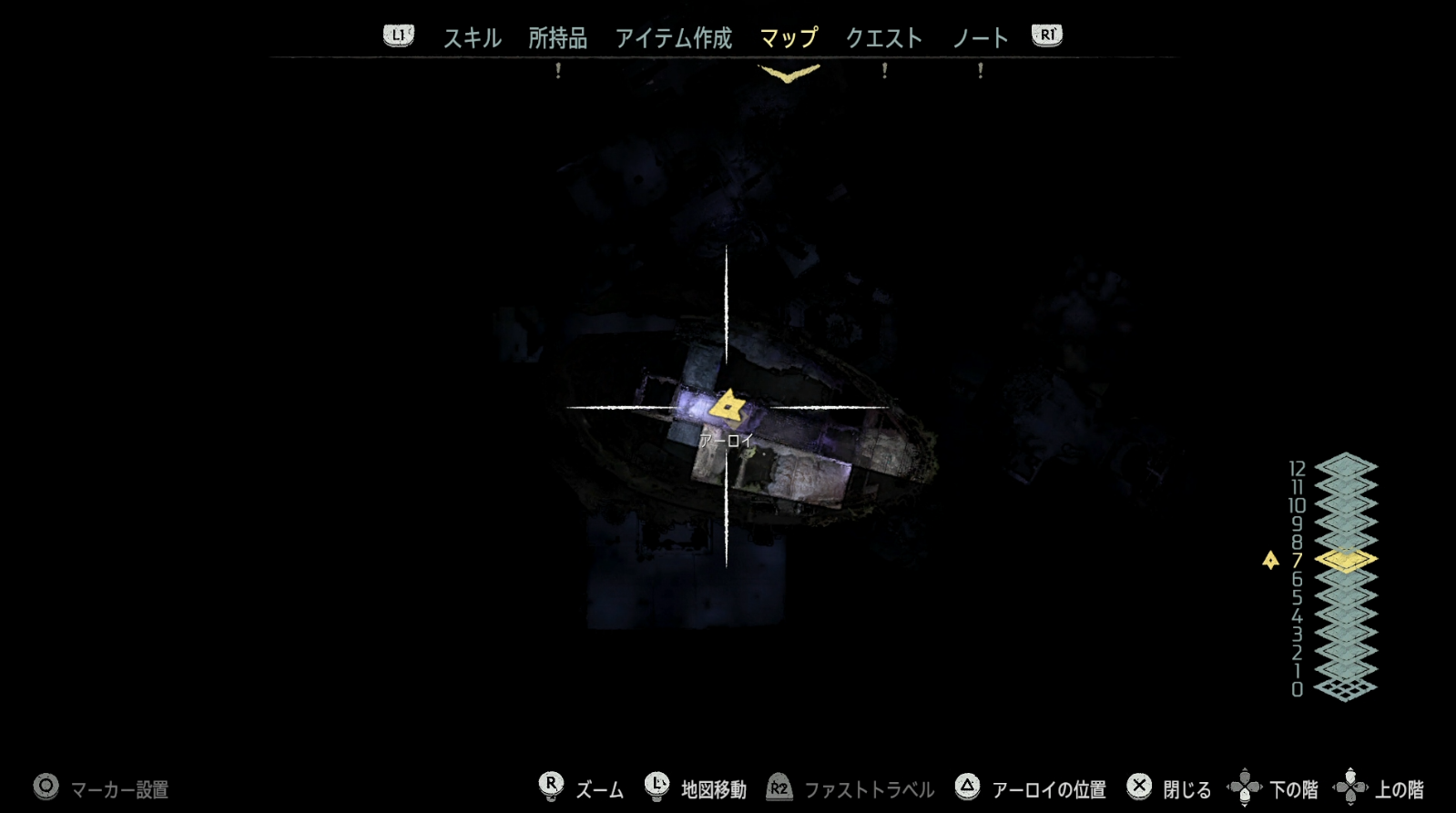Open the ノート section
Image resolution: width=1456 pixels, height=813 pixels.
point(982,38)
